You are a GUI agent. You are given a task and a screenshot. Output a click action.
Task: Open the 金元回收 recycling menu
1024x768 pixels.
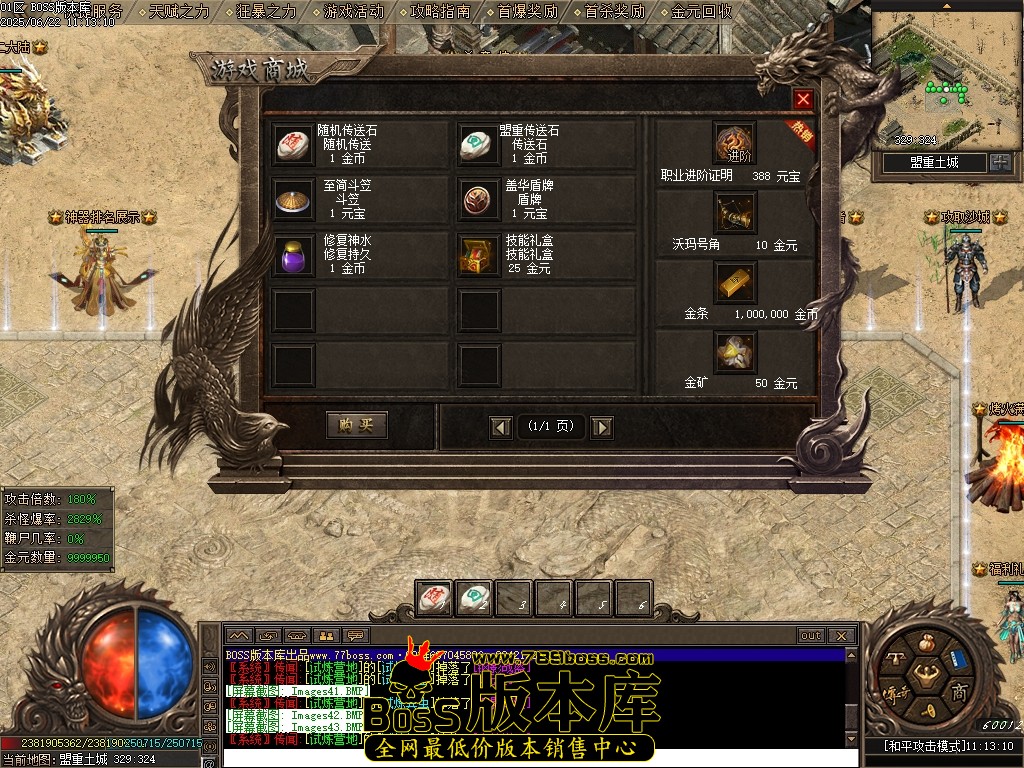coord(702,12)
